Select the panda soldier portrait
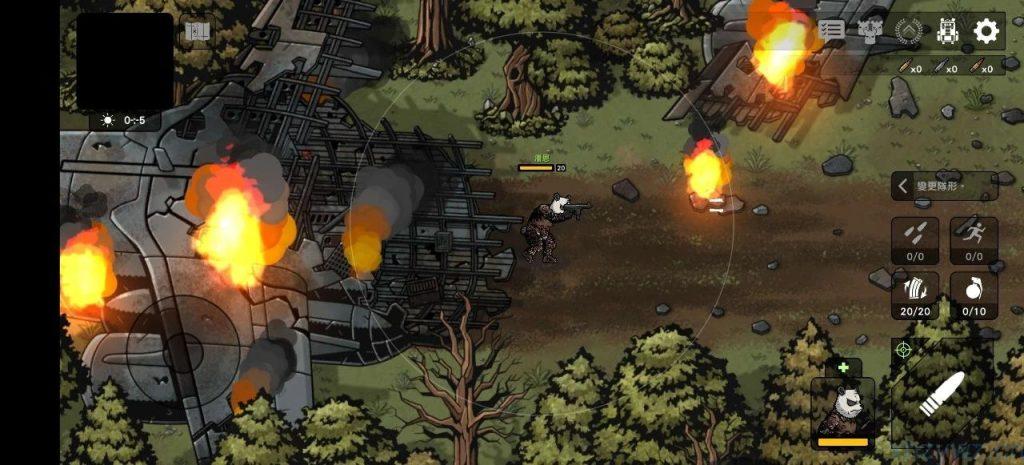Image resolution: width=1024 pixels, height=465 pixels. point(842,412)
